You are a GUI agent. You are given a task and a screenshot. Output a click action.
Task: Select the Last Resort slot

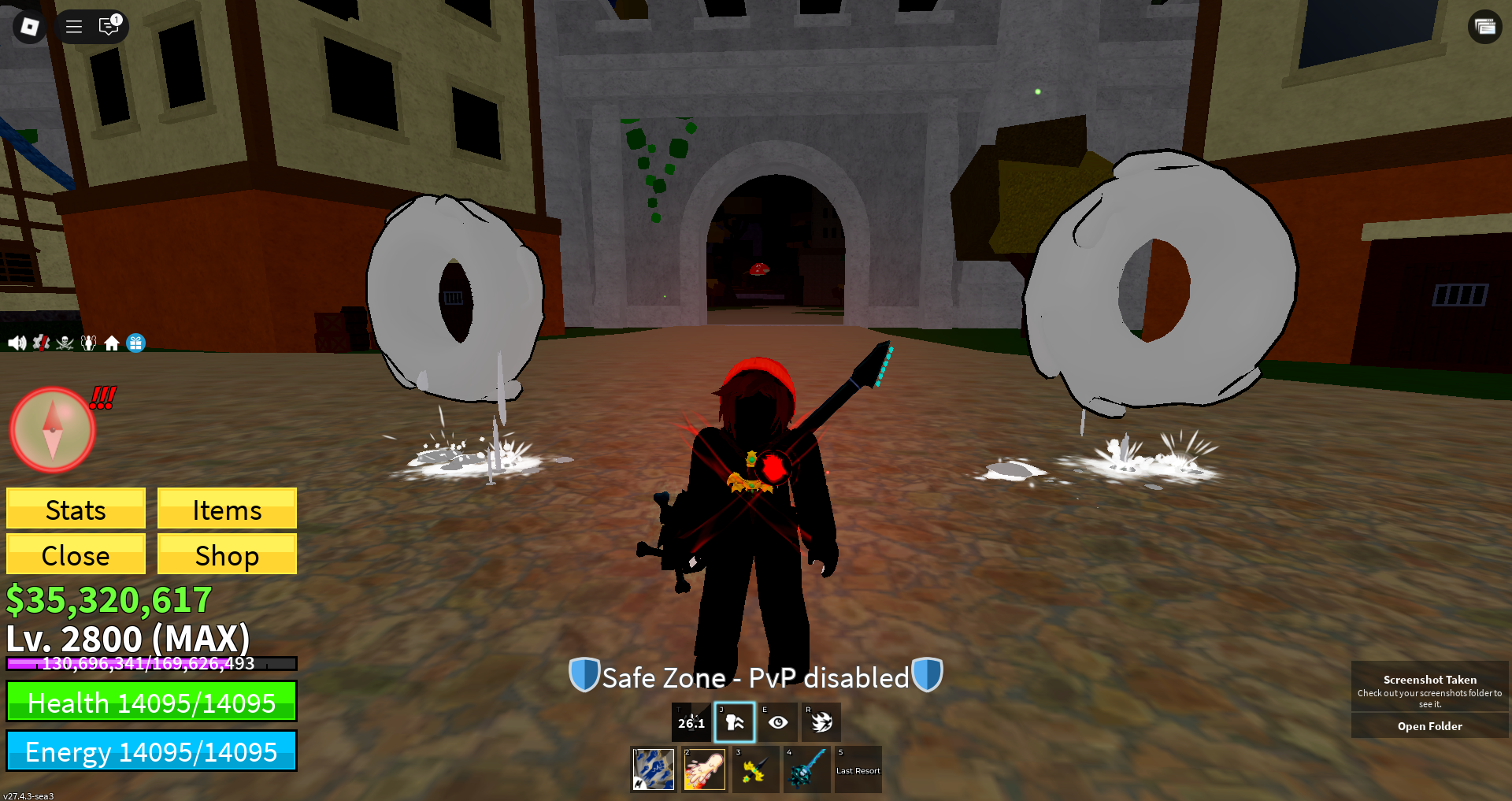coord(858,769)
